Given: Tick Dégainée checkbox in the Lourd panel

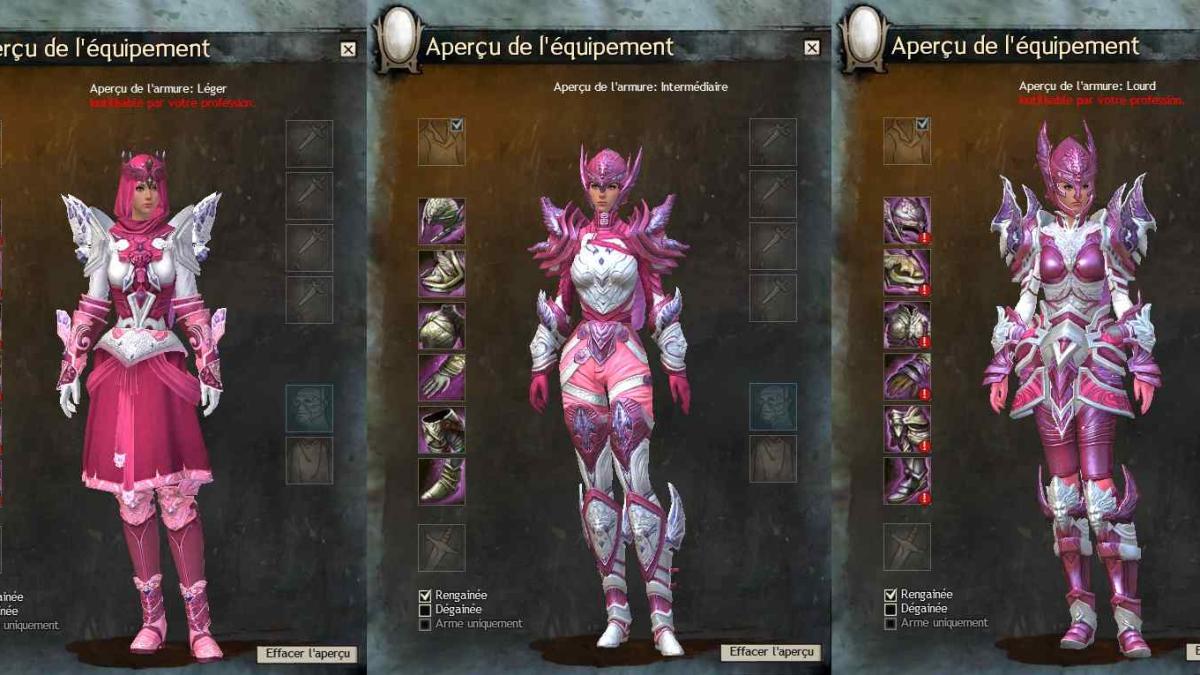Looking at the screenshot, I should 890,608.
